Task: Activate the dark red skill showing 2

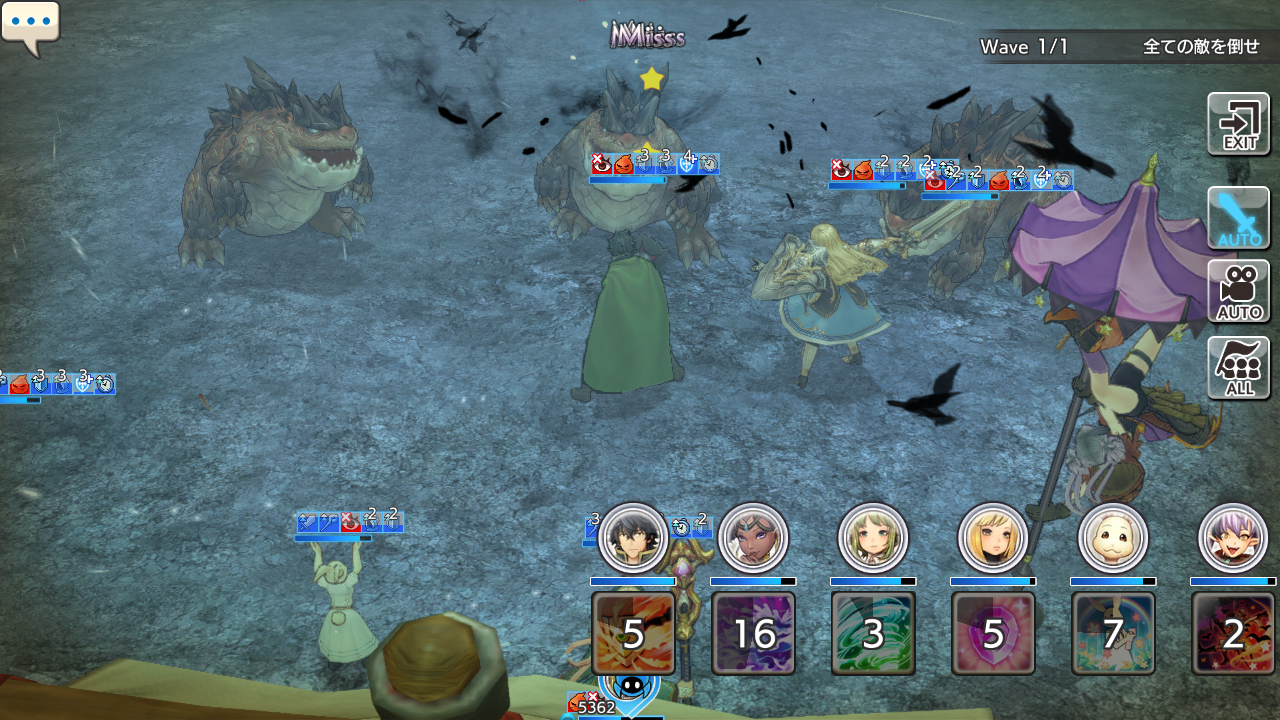Action: pos(1233,633)
